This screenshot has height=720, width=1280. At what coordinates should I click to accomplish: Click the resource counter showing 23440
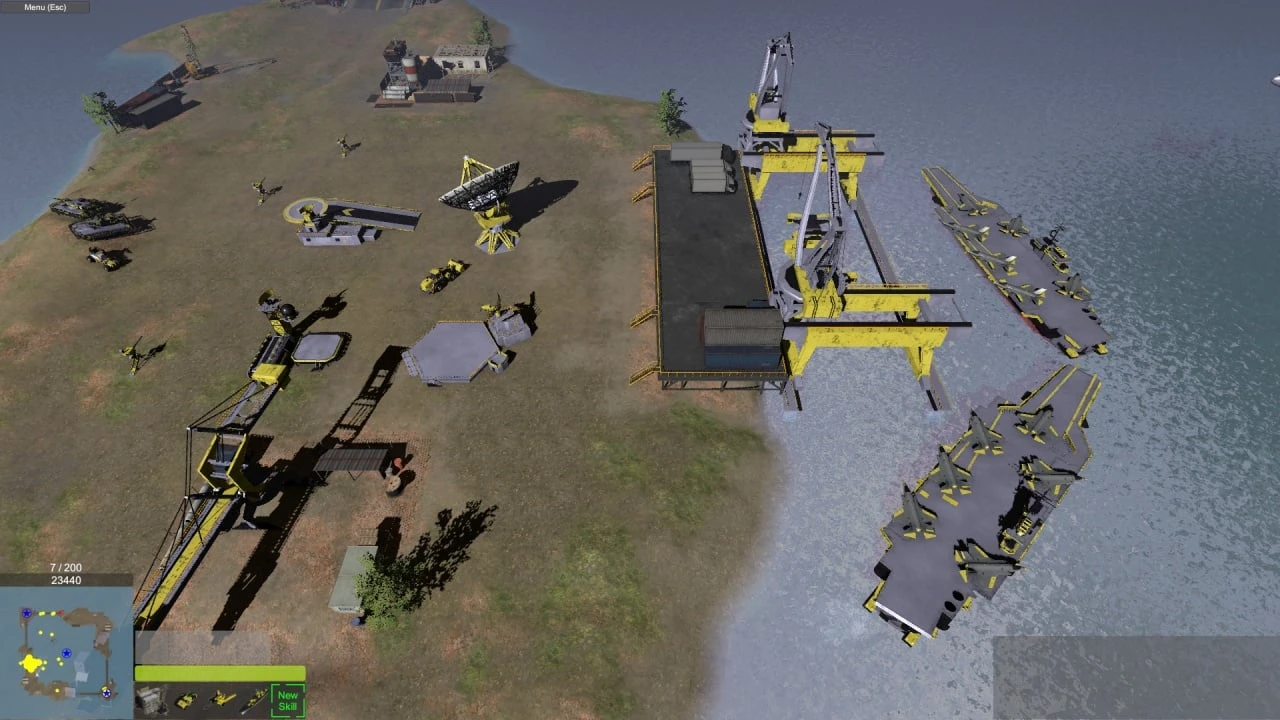tap(65, 580)
